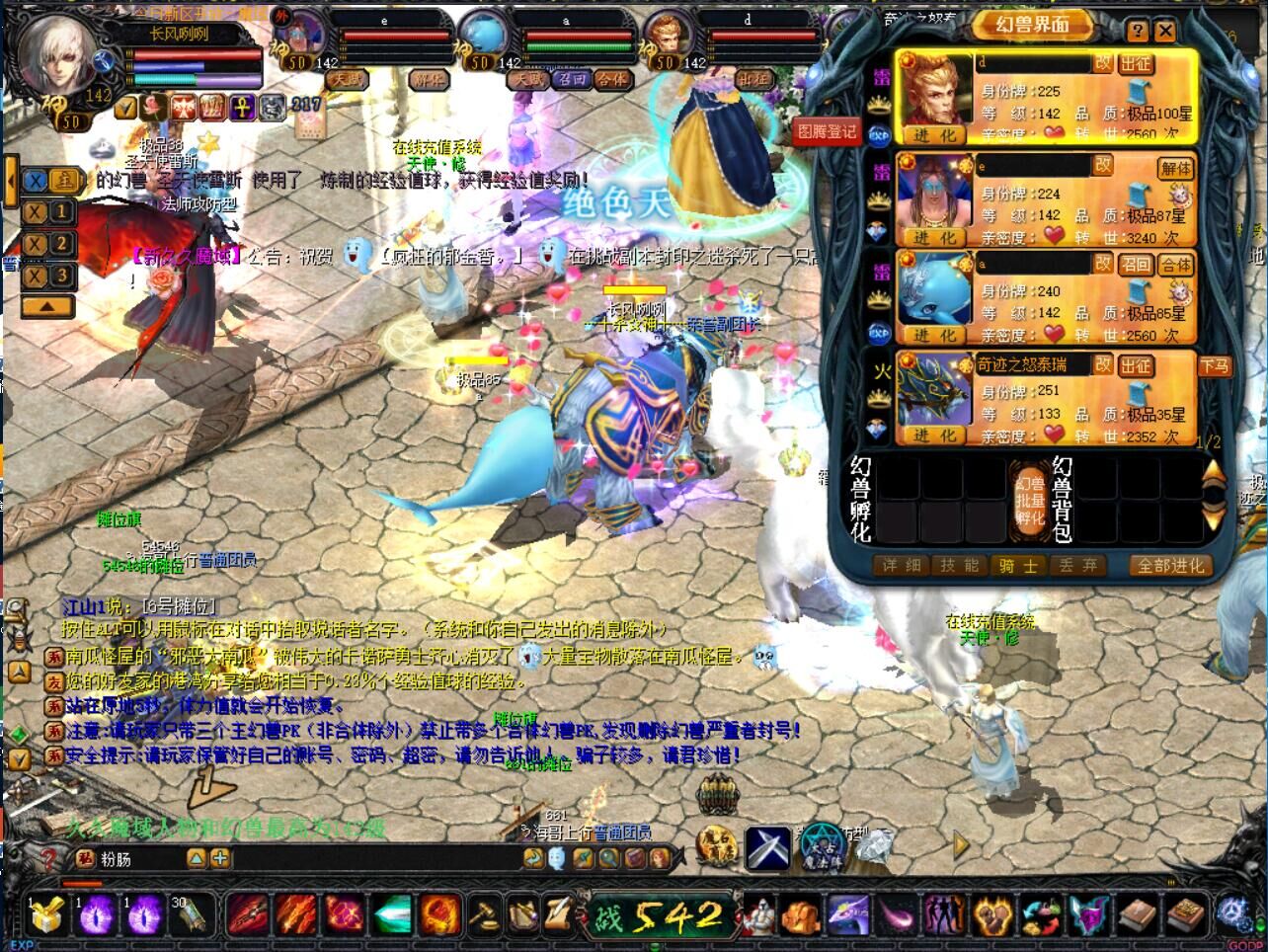Dismount using the 下马 button
Image resolution: width=1268 pixels, height=952 pixels.
[1215, 365]
